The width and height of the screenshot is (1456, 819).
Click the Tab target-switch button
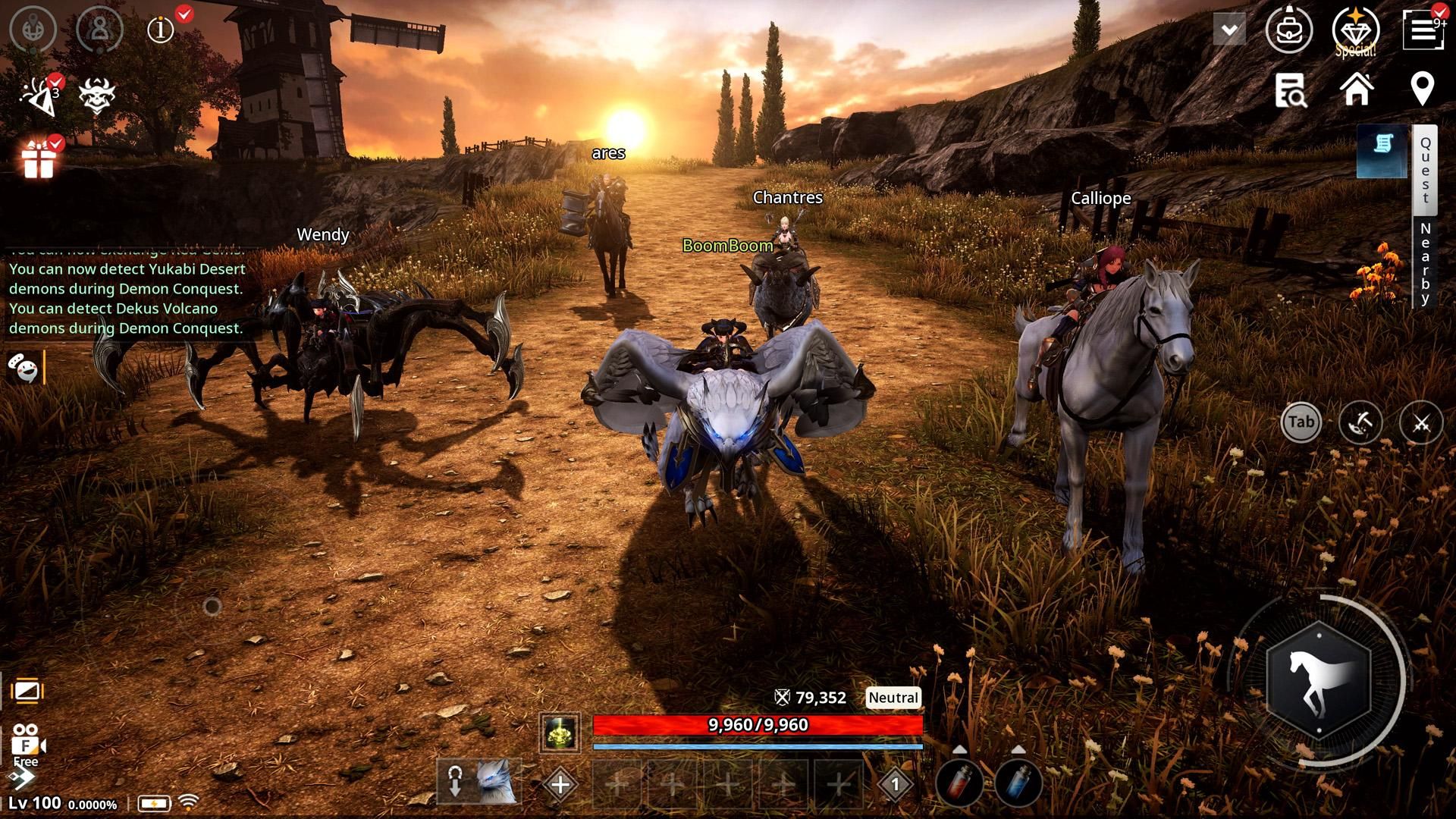[1301, 422]
